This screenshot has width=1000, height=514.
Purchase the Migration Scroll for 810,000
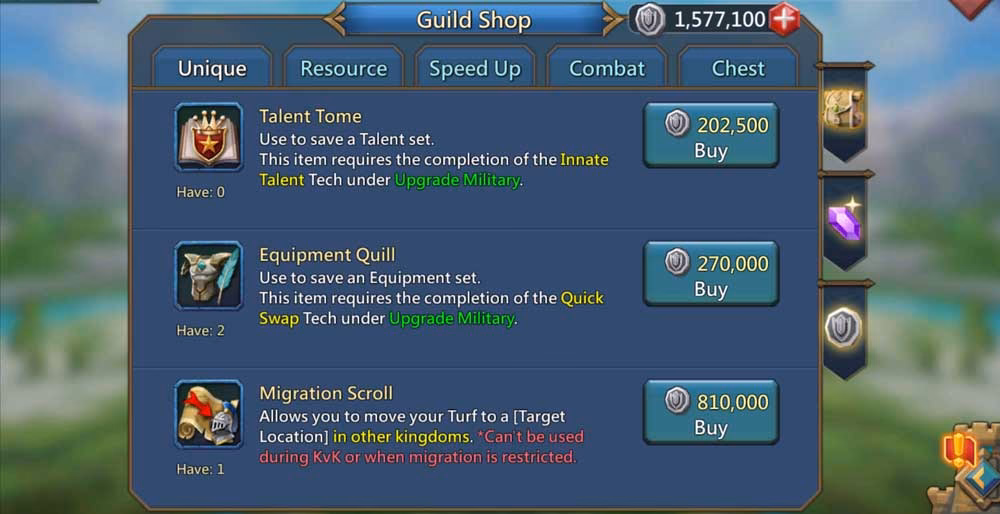point(710,413)
